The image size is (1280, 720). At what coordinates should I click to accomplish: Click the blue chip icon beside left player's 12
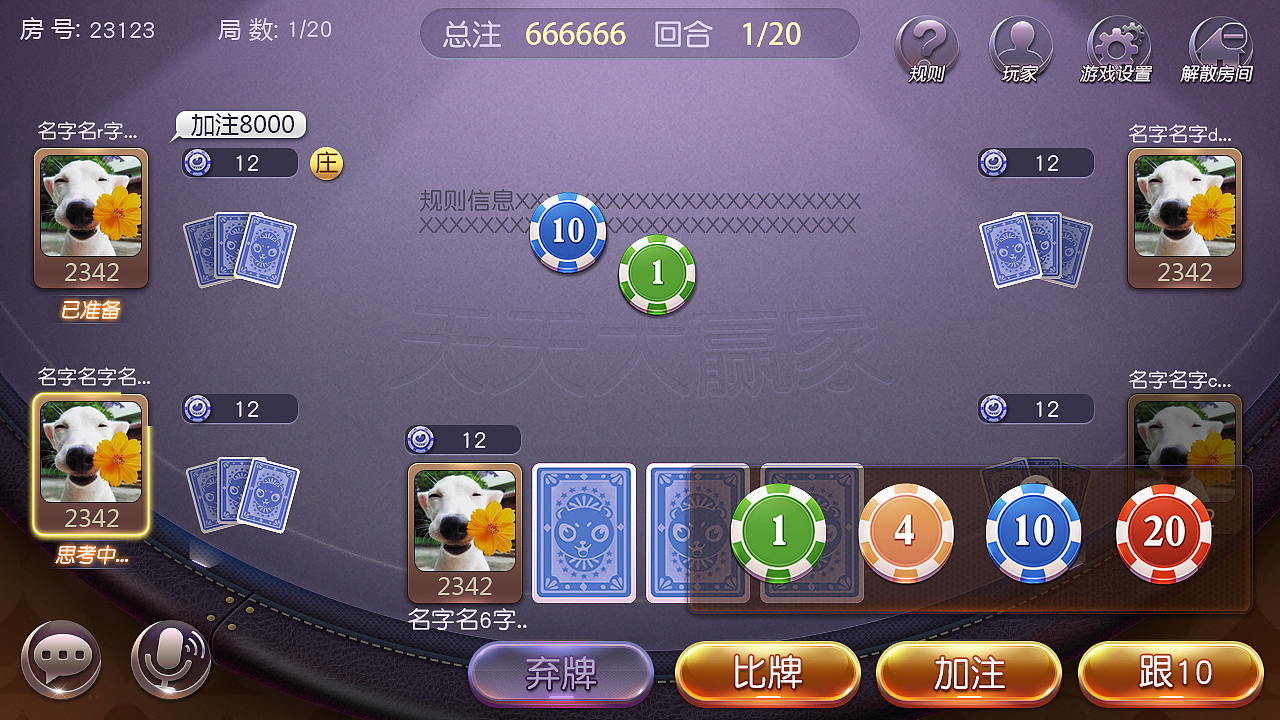[196, 162]
